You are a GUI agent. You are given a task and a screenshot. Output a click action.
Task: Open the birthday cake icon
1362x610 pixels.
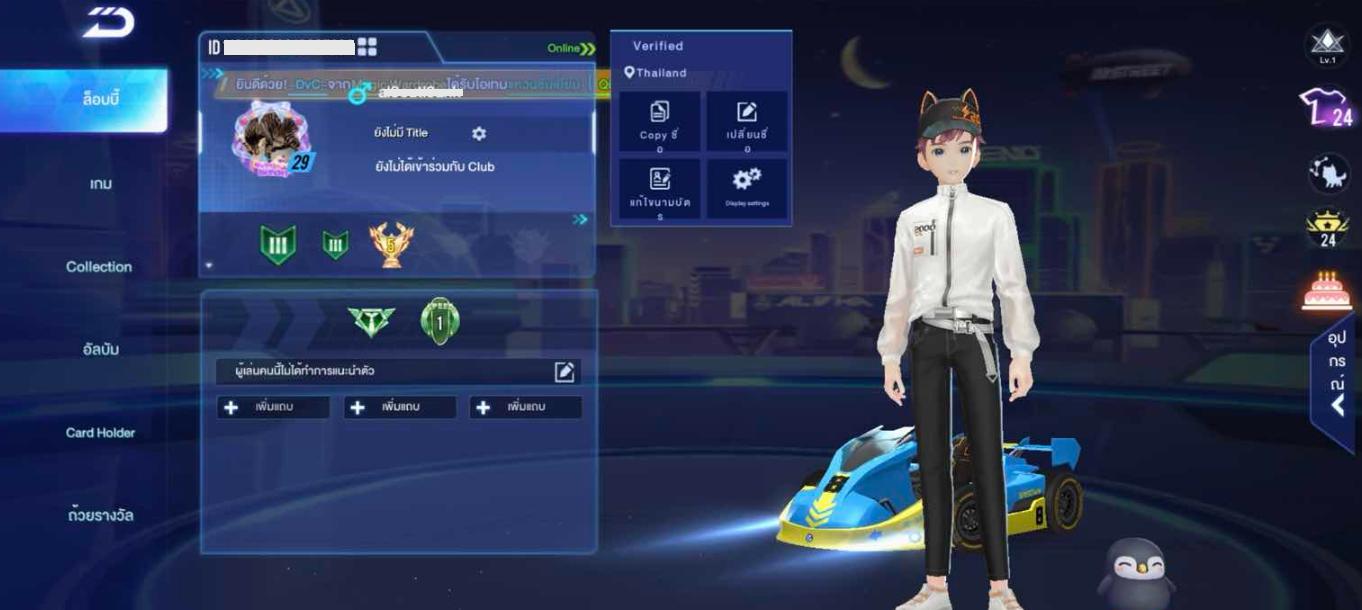tap(1327, 291)
